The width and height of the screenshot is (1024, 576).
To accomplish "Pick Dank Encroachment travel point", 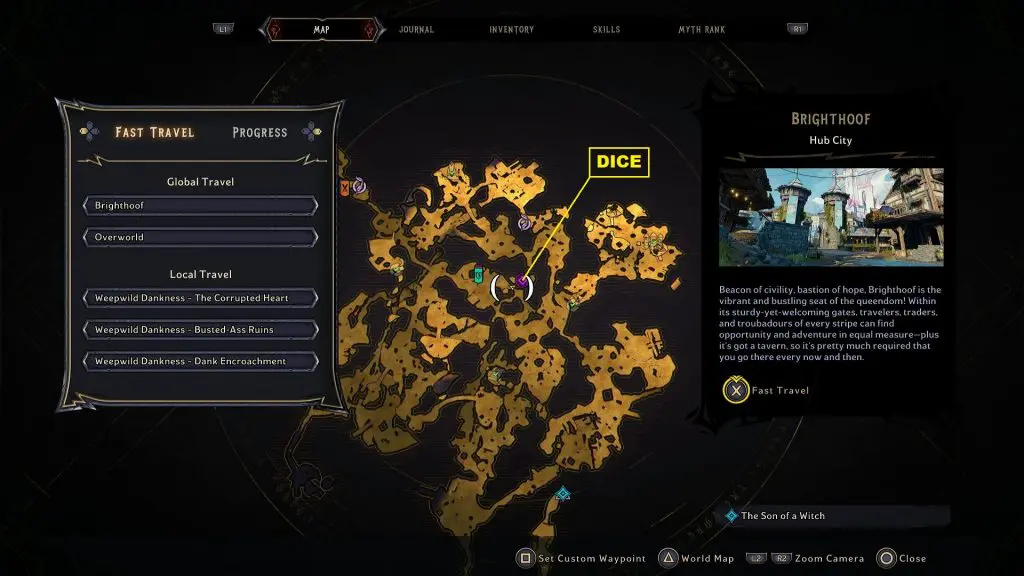I will click(x=200, y=361).
